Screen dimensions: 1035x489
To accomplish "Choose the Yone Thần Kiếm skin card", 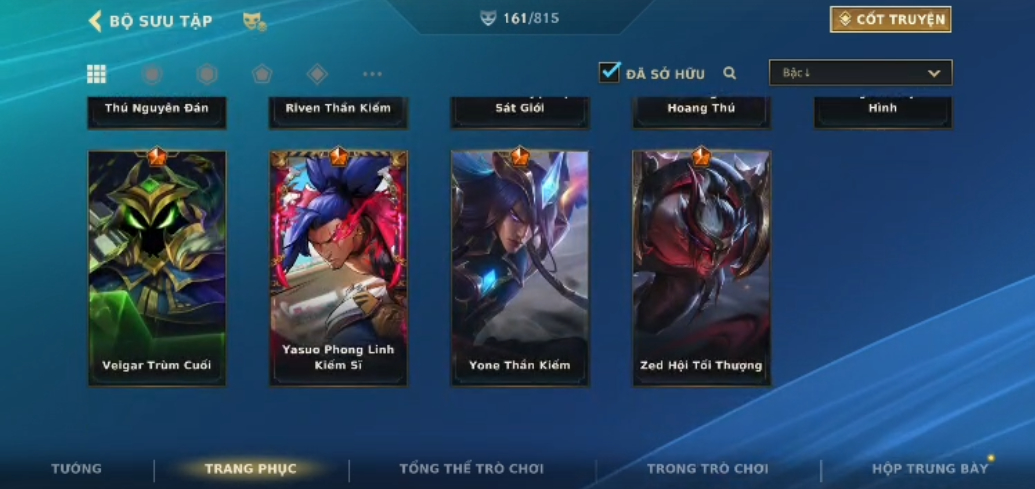I will [x=519, y=268].
